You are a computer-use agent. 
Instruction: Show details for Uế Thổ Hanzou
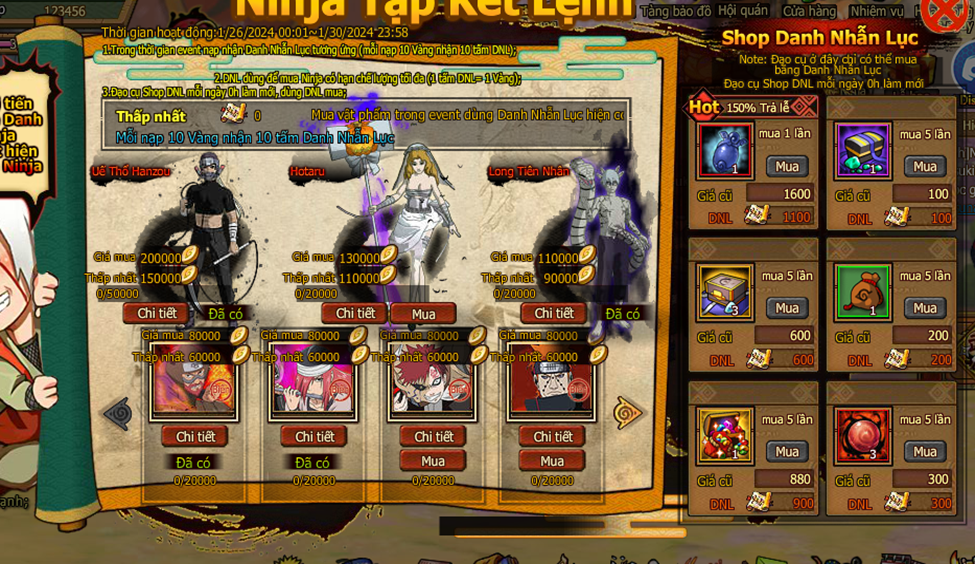pyautogui.click(x=155, y=314)
